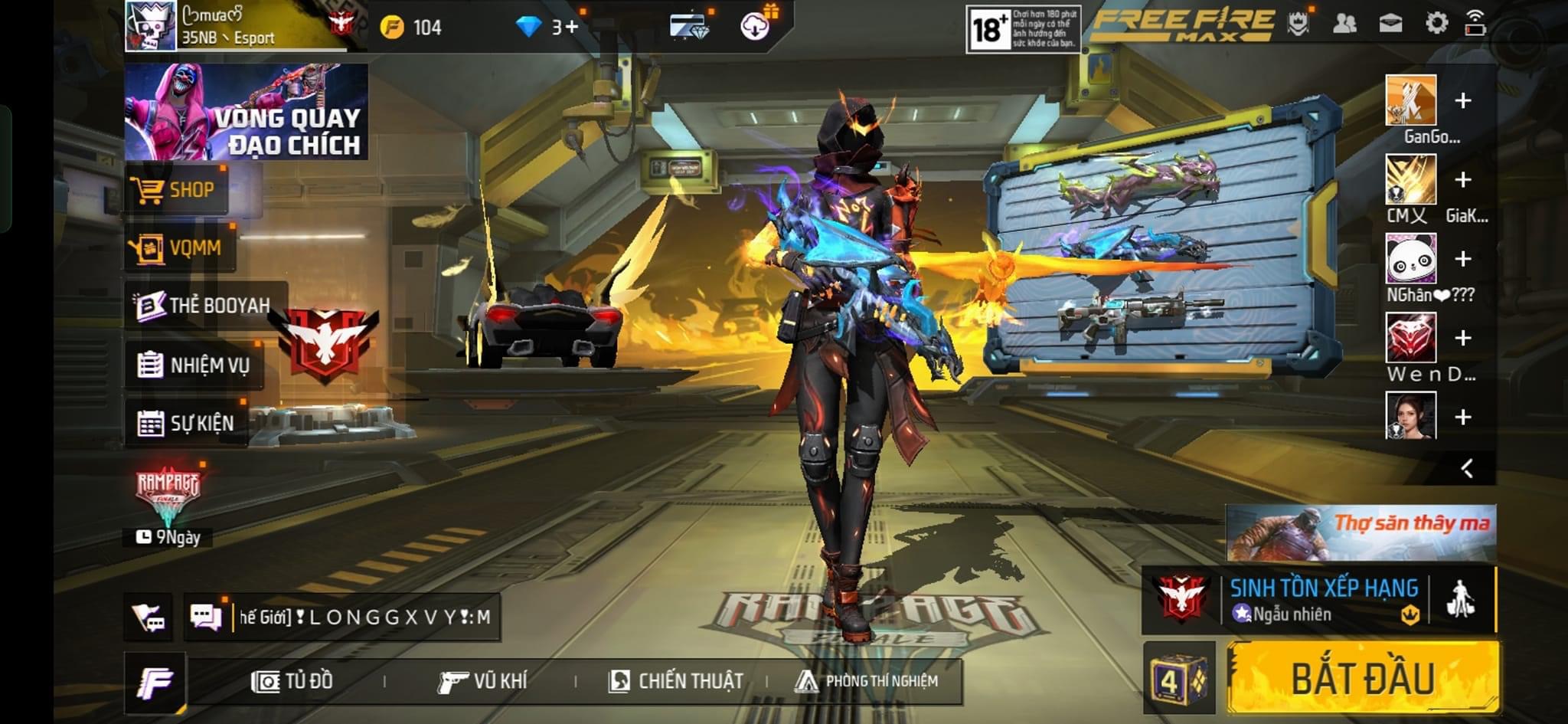
Task: Open SỰ KIỆN events page
Action: point(186,422)
